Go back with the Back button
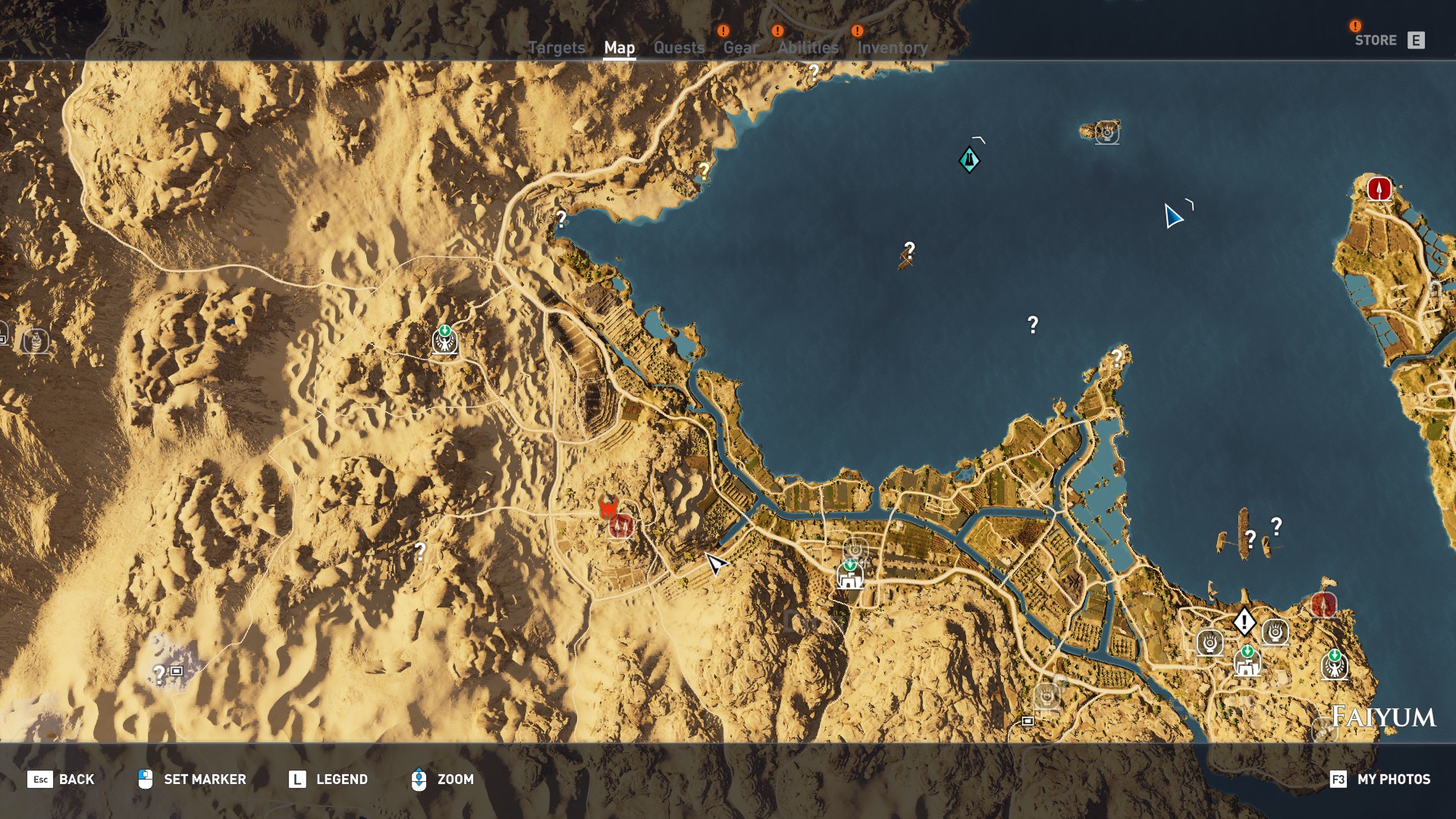Viewport: 1456px width, 819px height. pyautogui.click(x=61, y=779)
